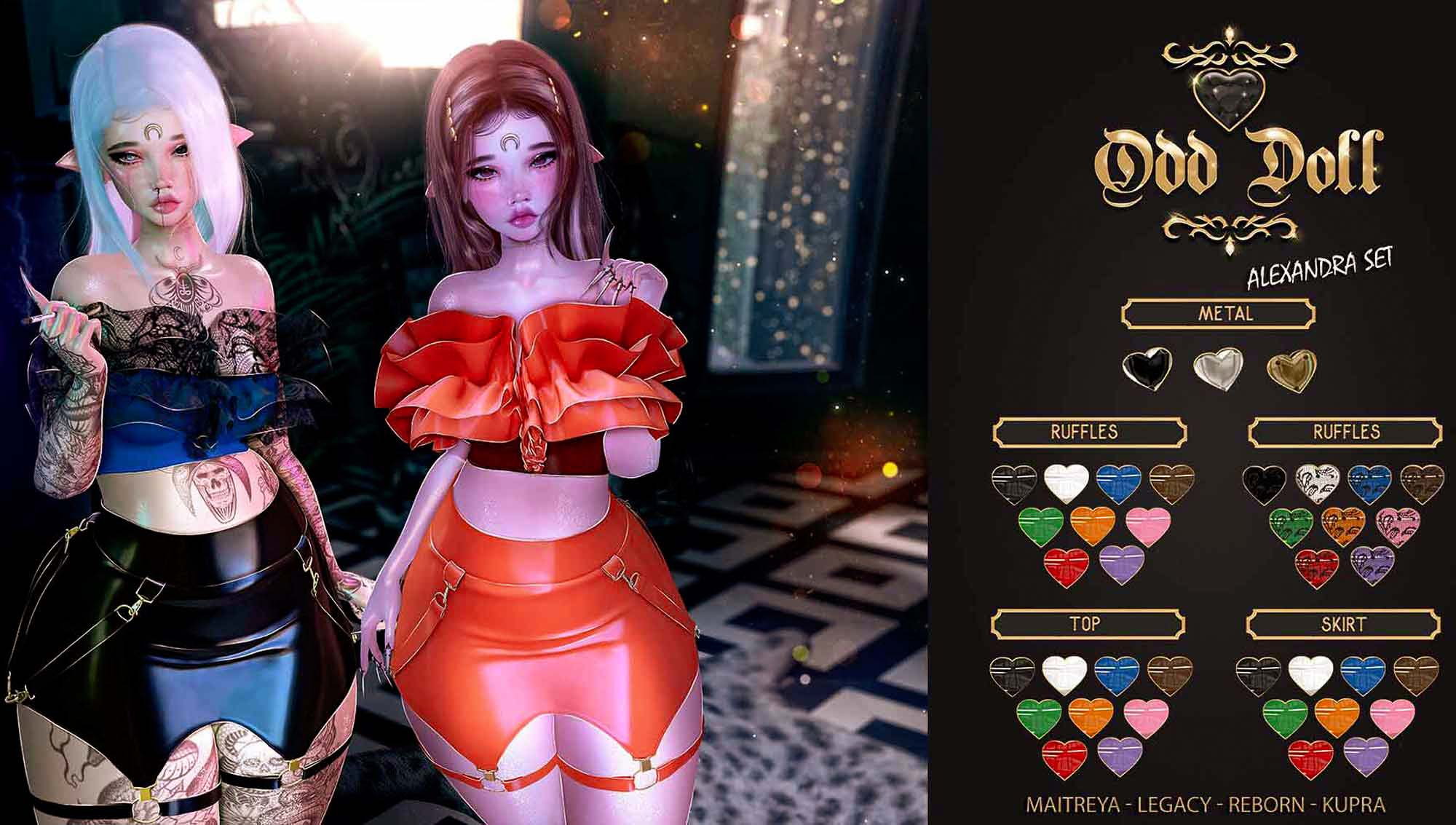The image size is (1456, 825).
Task: Select the white heart under Top
Action: (x=1064, y=674)
